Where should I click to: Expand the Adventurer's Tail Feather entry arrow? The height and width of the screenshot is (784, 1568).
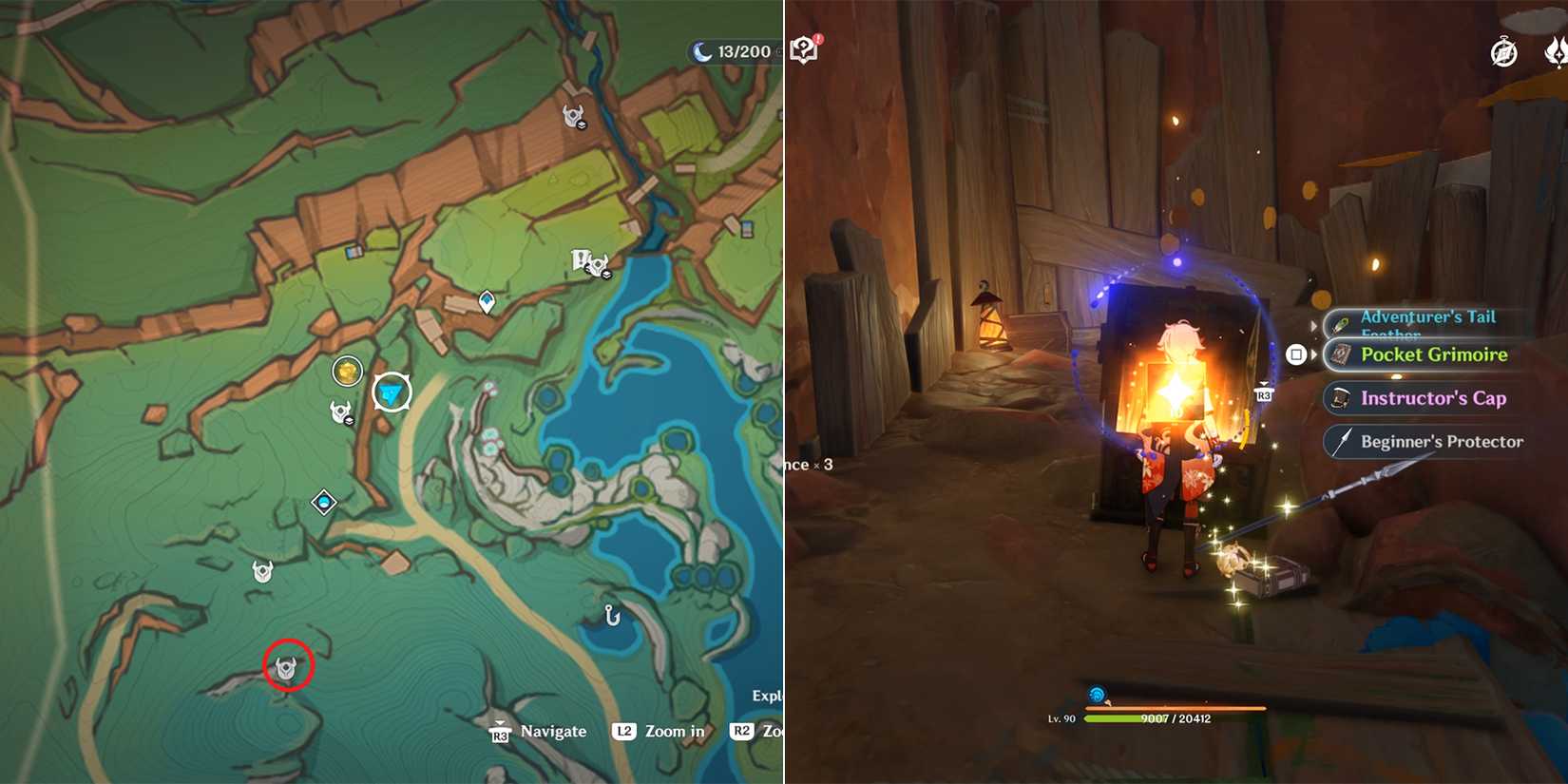click(1314, 325)
